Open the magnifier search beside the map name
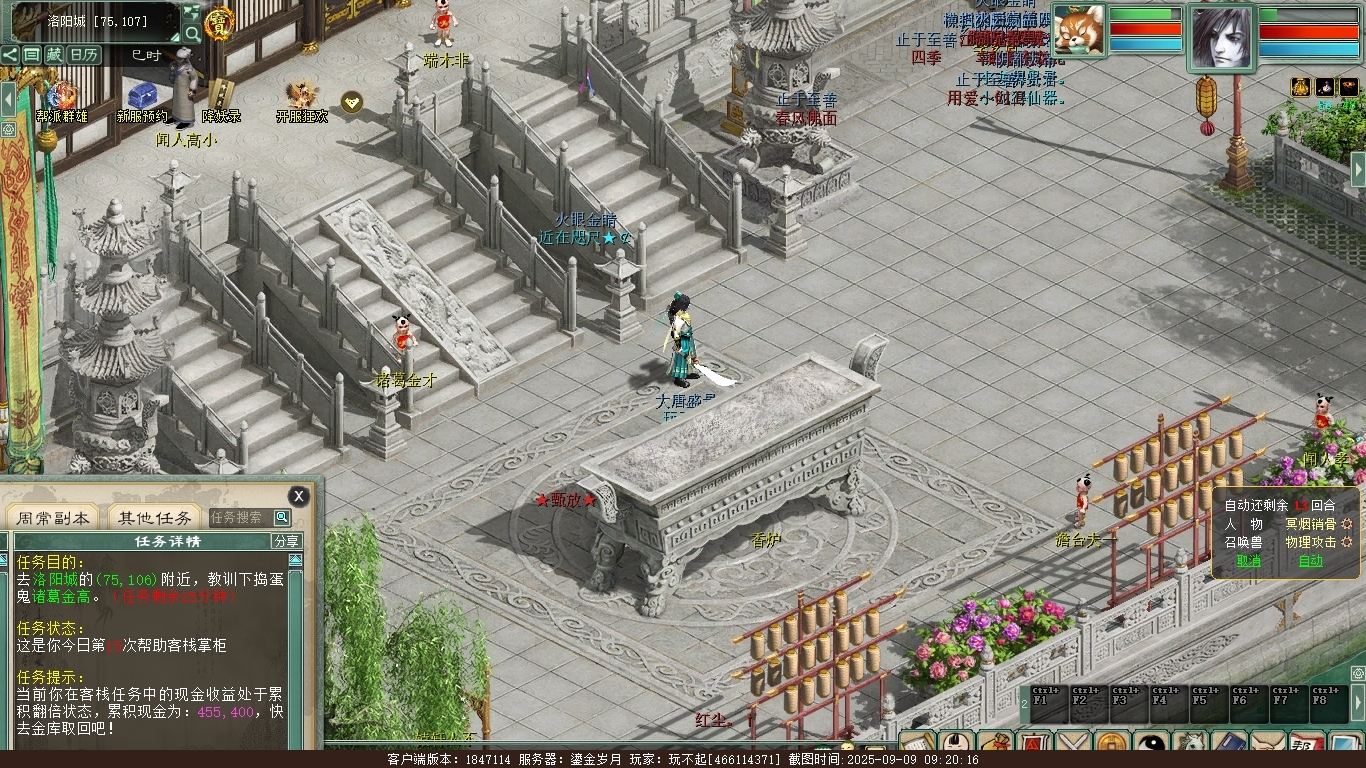Viewport: 1366px width, 768px height. pos(191,33)
